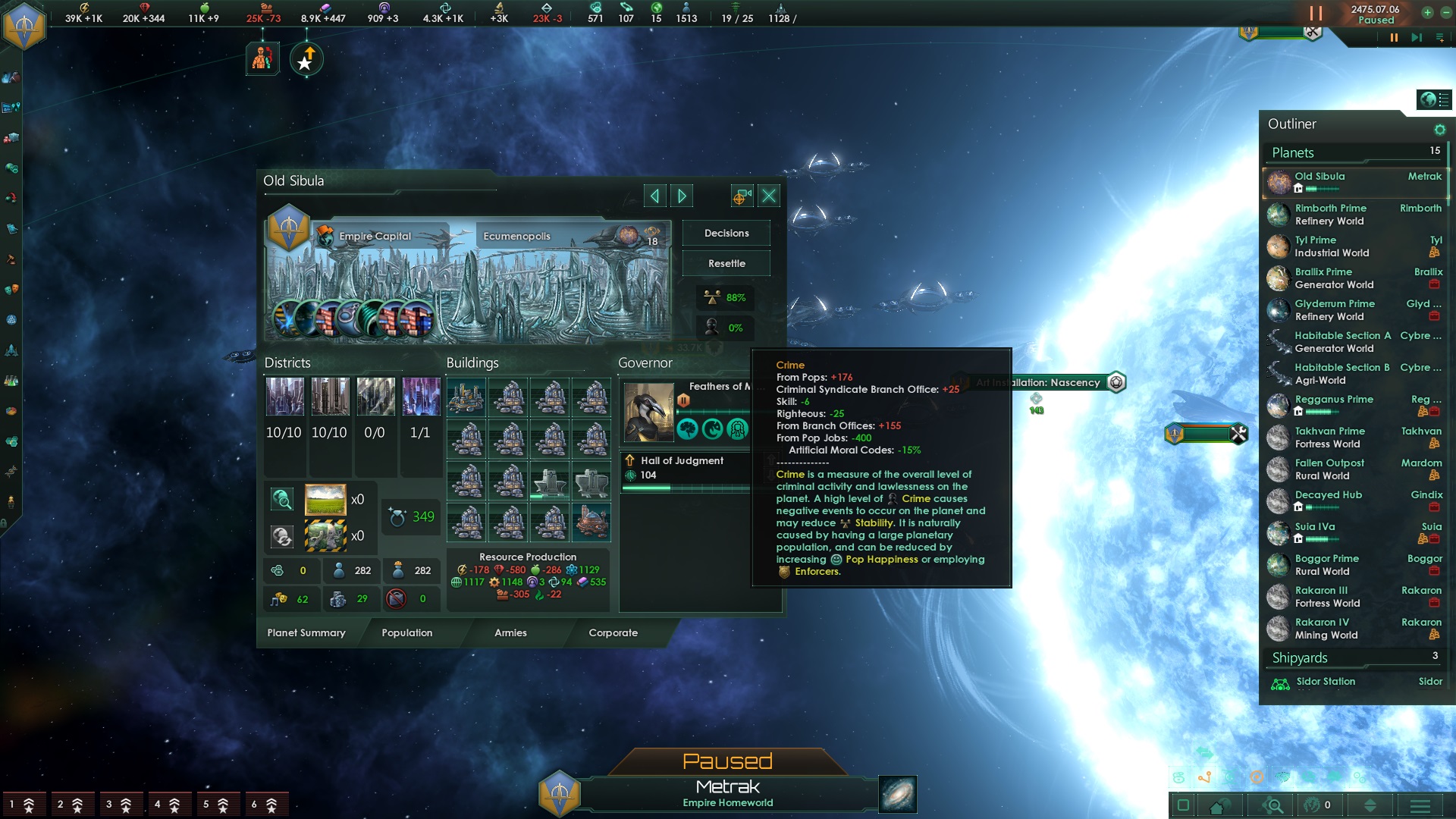Click the zoom-to-planet camera icon on Old Sibula

pos(741,196)
